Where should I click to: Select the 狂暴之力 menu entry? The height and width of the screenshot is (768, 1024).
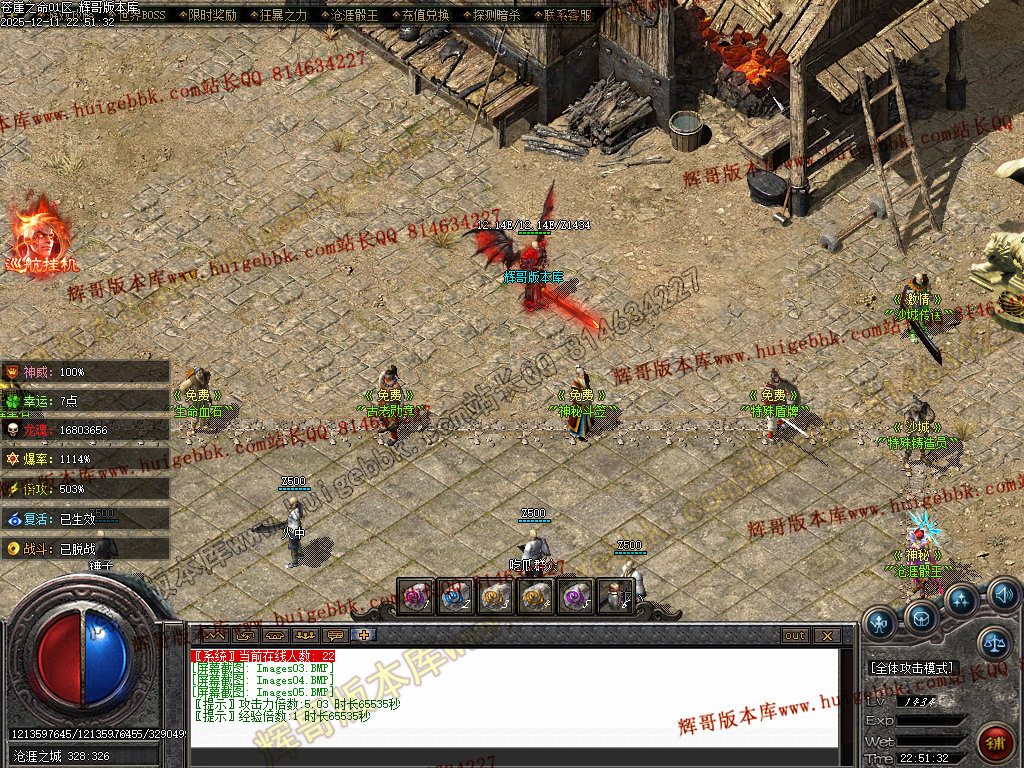[284, 16]
